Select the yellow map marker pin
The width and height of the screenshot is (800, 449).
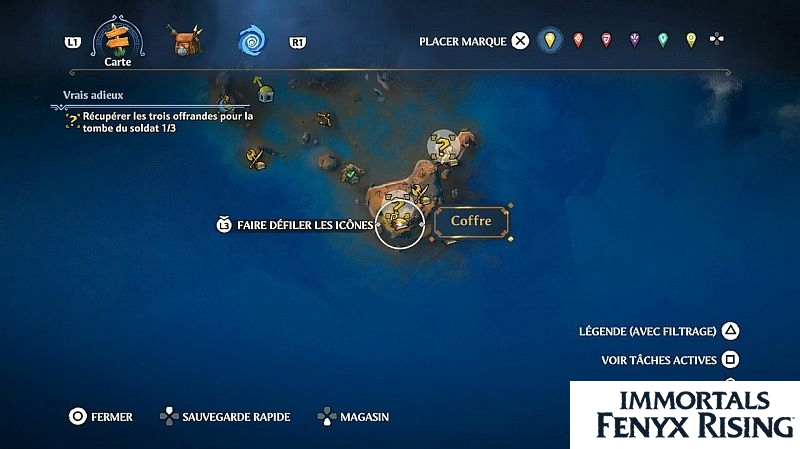pyautogui.click(x=548, y=41)
